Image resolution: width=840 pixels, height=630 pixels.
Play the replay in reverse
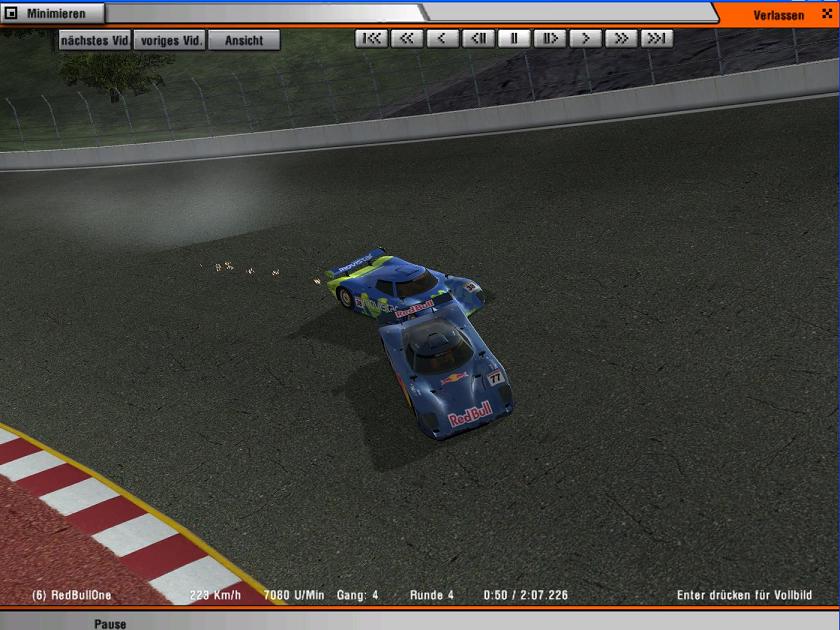[x=442, y=39]
